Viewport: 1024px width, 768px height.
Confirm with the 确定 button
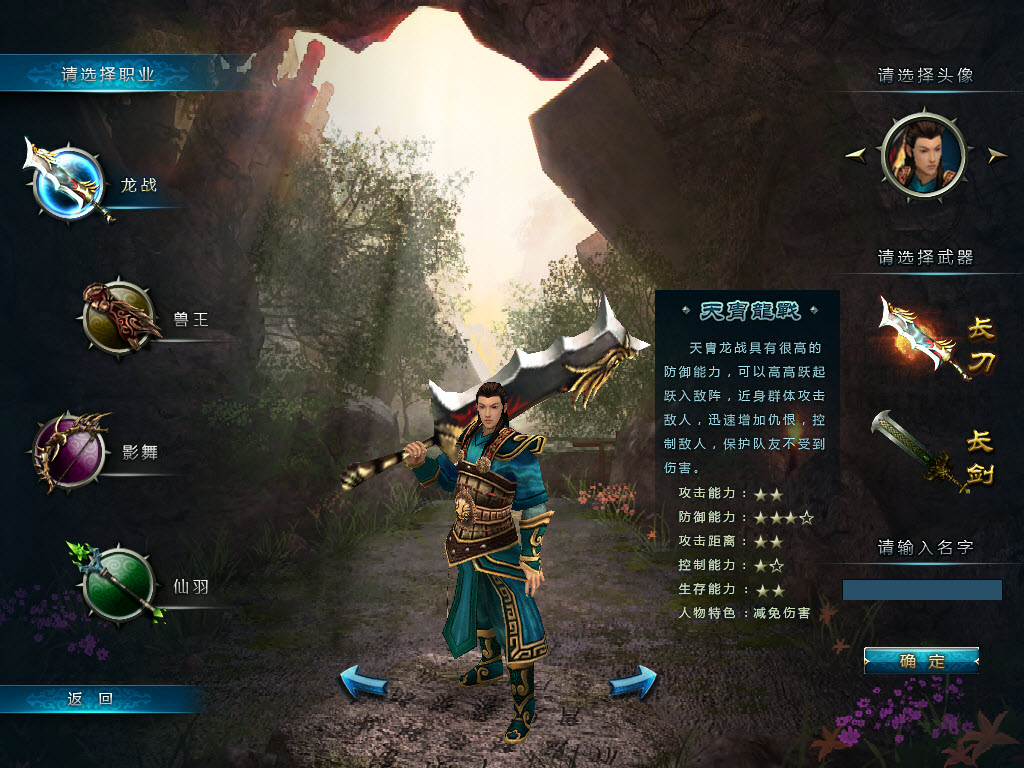pos(921,661)
